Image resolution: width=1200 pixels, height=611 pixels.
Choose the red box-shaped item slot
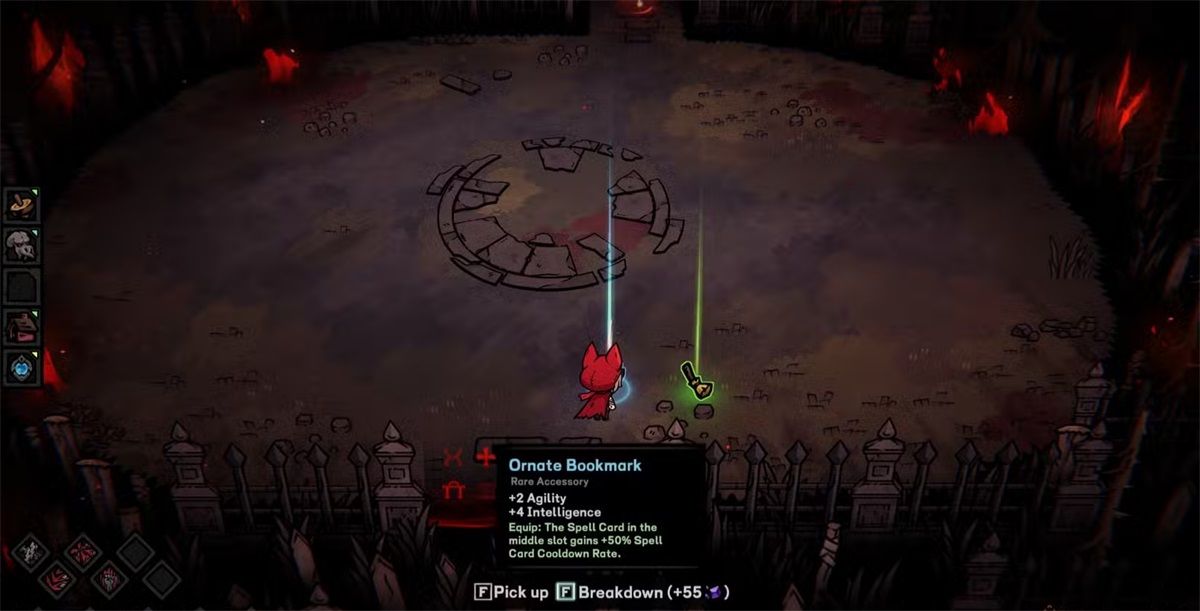tap(21, 326)
